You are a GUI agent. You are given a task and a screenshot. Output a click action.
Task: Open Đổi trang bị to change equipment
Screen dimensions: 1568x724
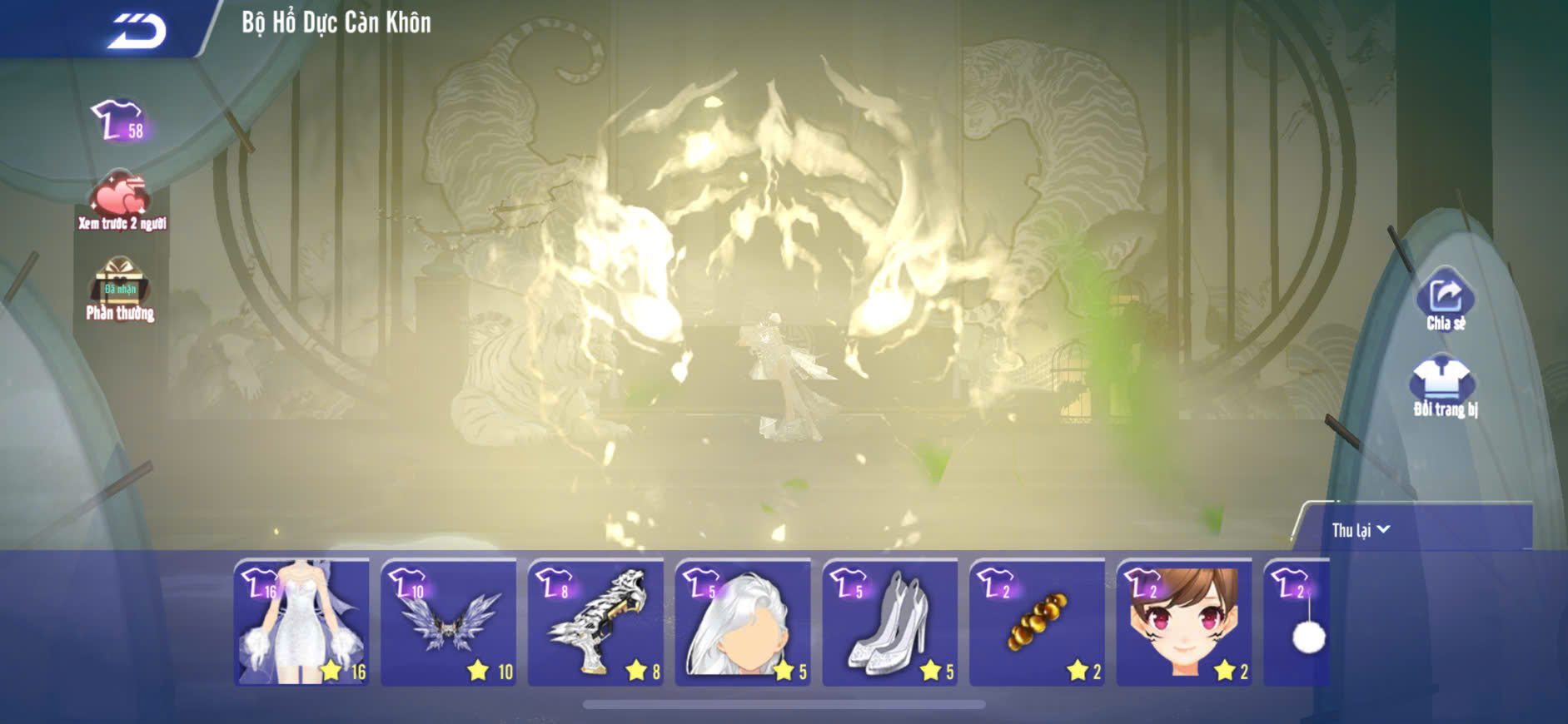1445,388
